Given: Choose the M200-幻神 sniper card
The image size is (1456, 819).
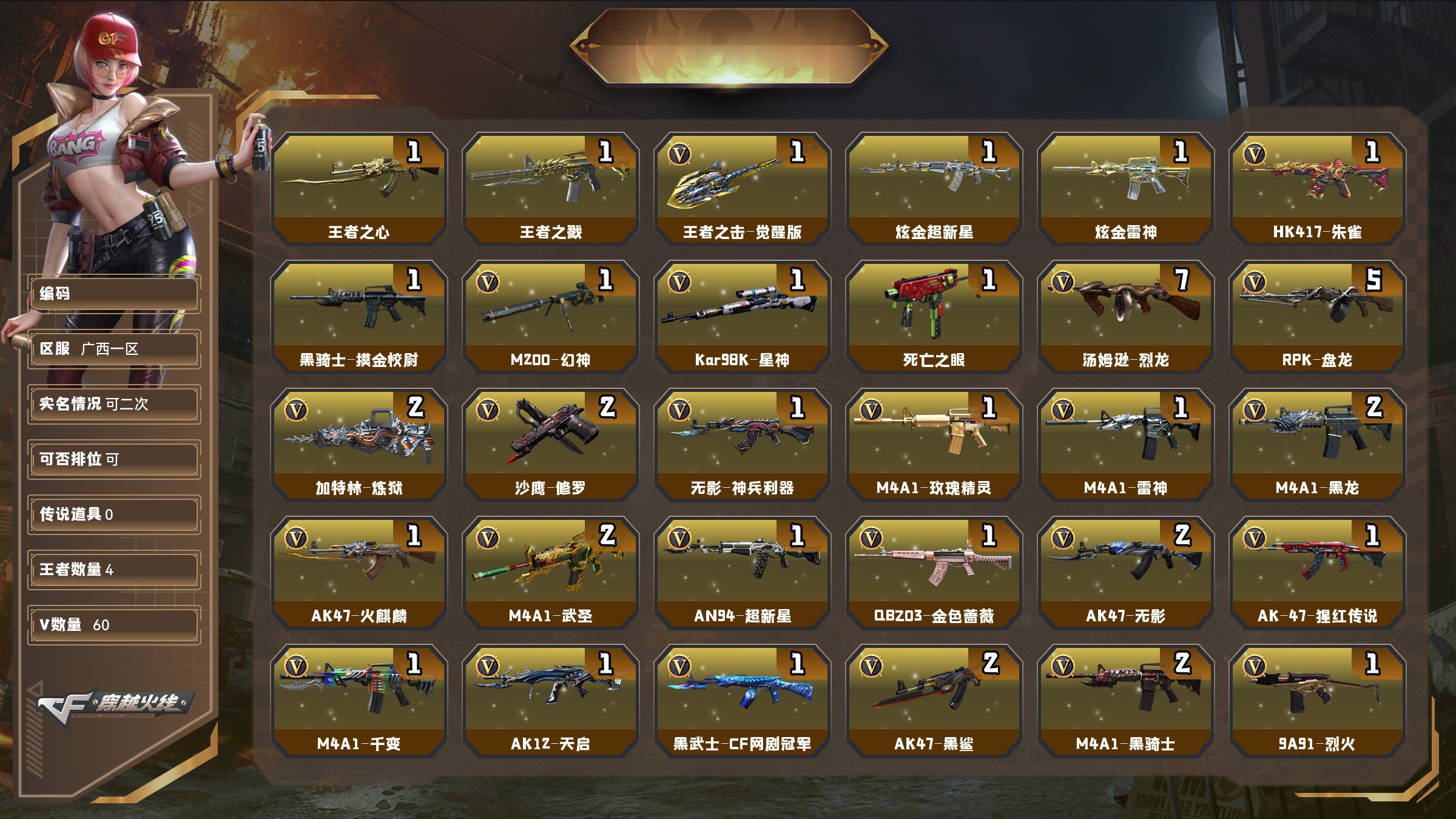Looking at the screenshot, I should pos(551,316).
